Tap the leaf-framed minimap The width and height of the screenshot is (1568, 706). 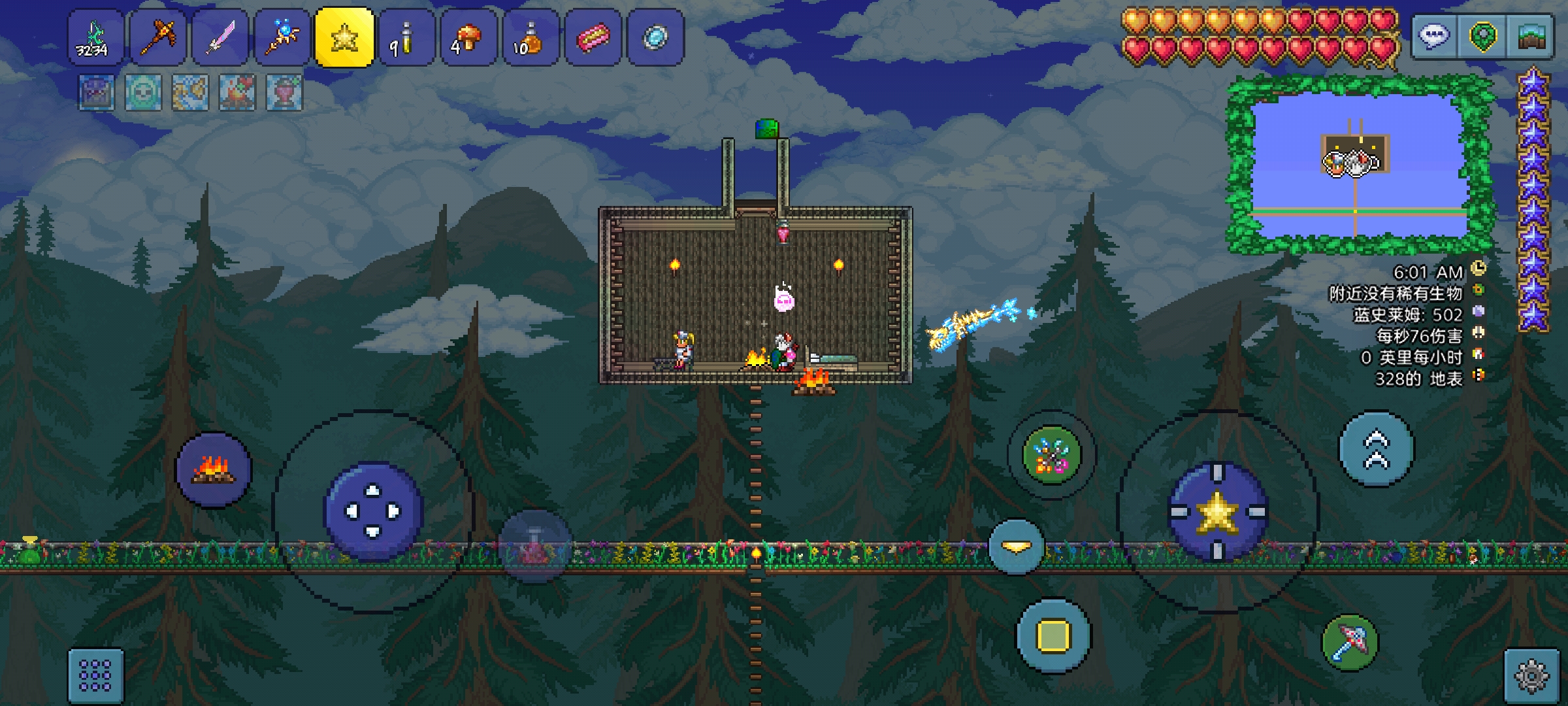1359,165
